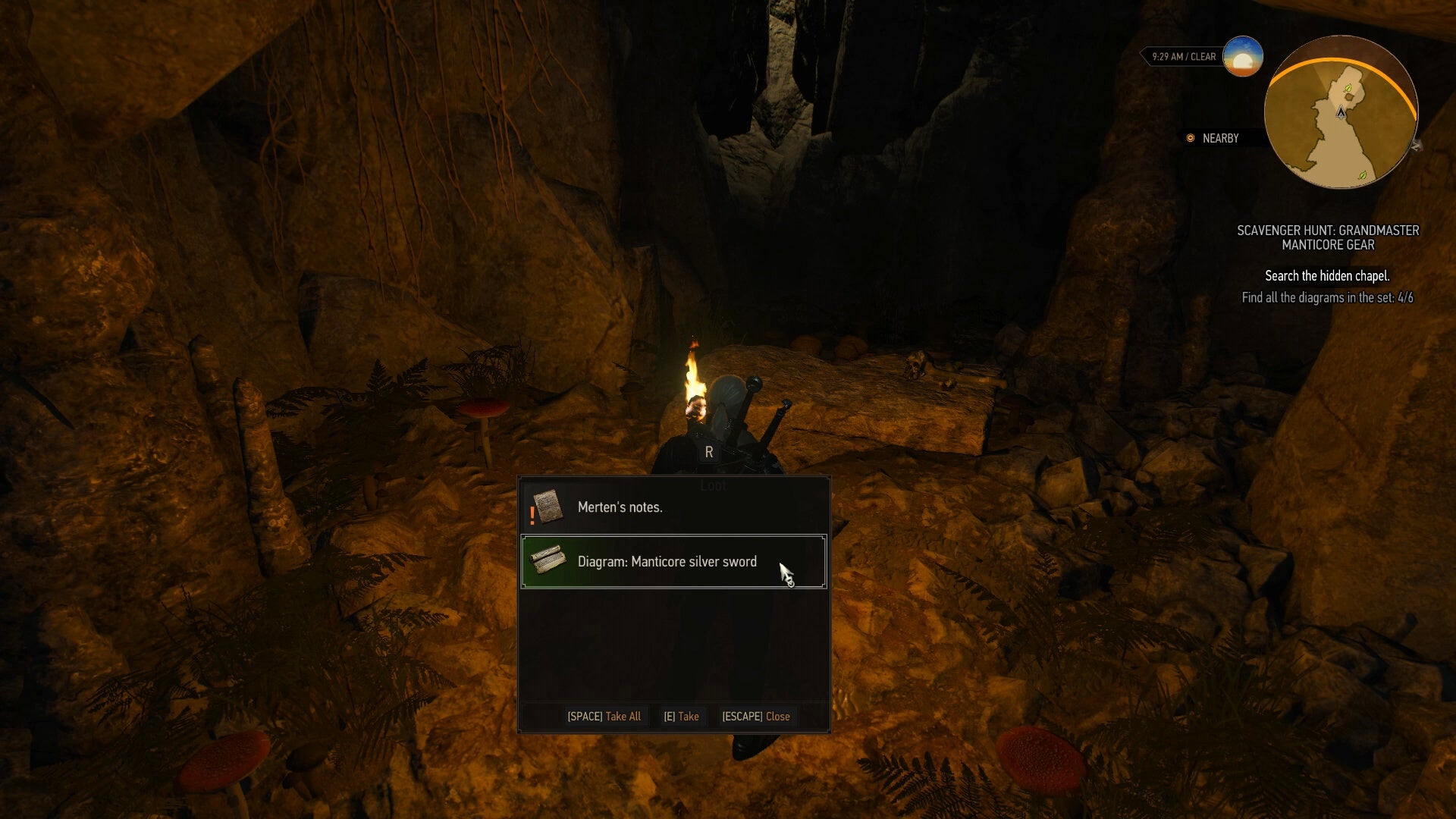This screenshot has height=819, width=1456.
Task: Click Close to exit the loot window
Action: [x=756, y=716]
